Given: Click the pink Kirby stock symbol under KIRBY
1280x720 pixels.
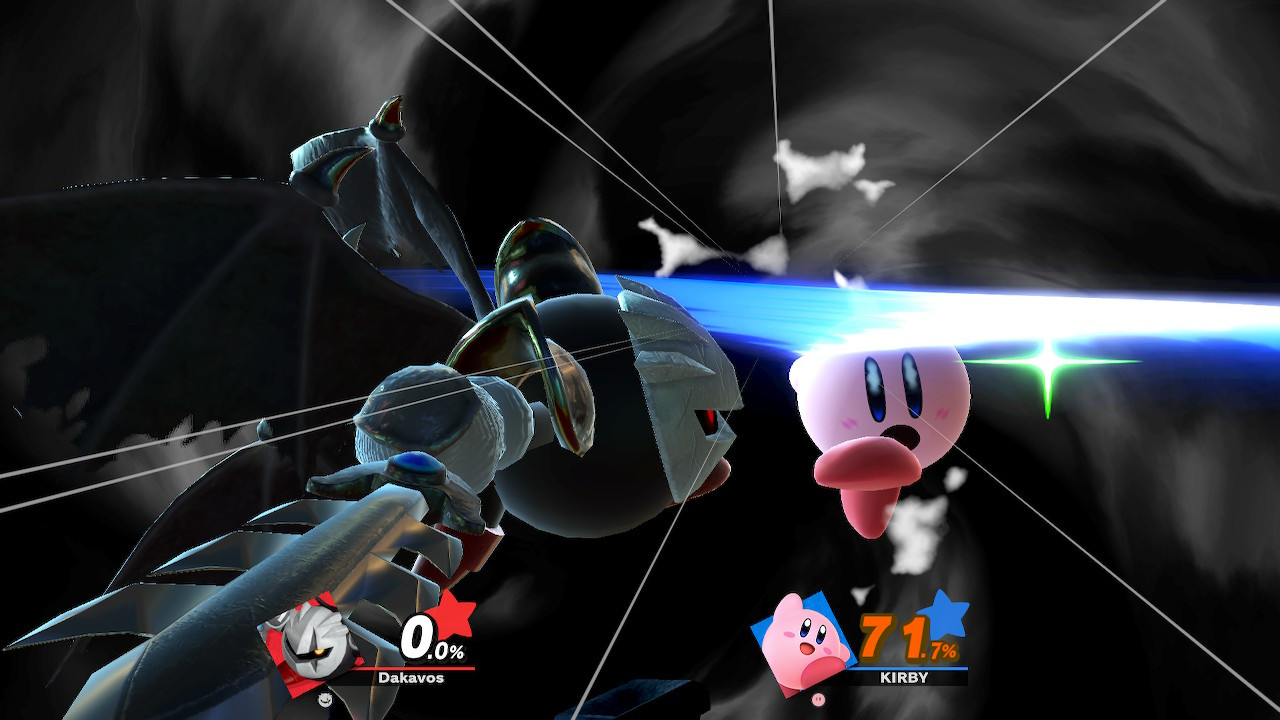Looking at the screenshot, I should tap(819, 698).
